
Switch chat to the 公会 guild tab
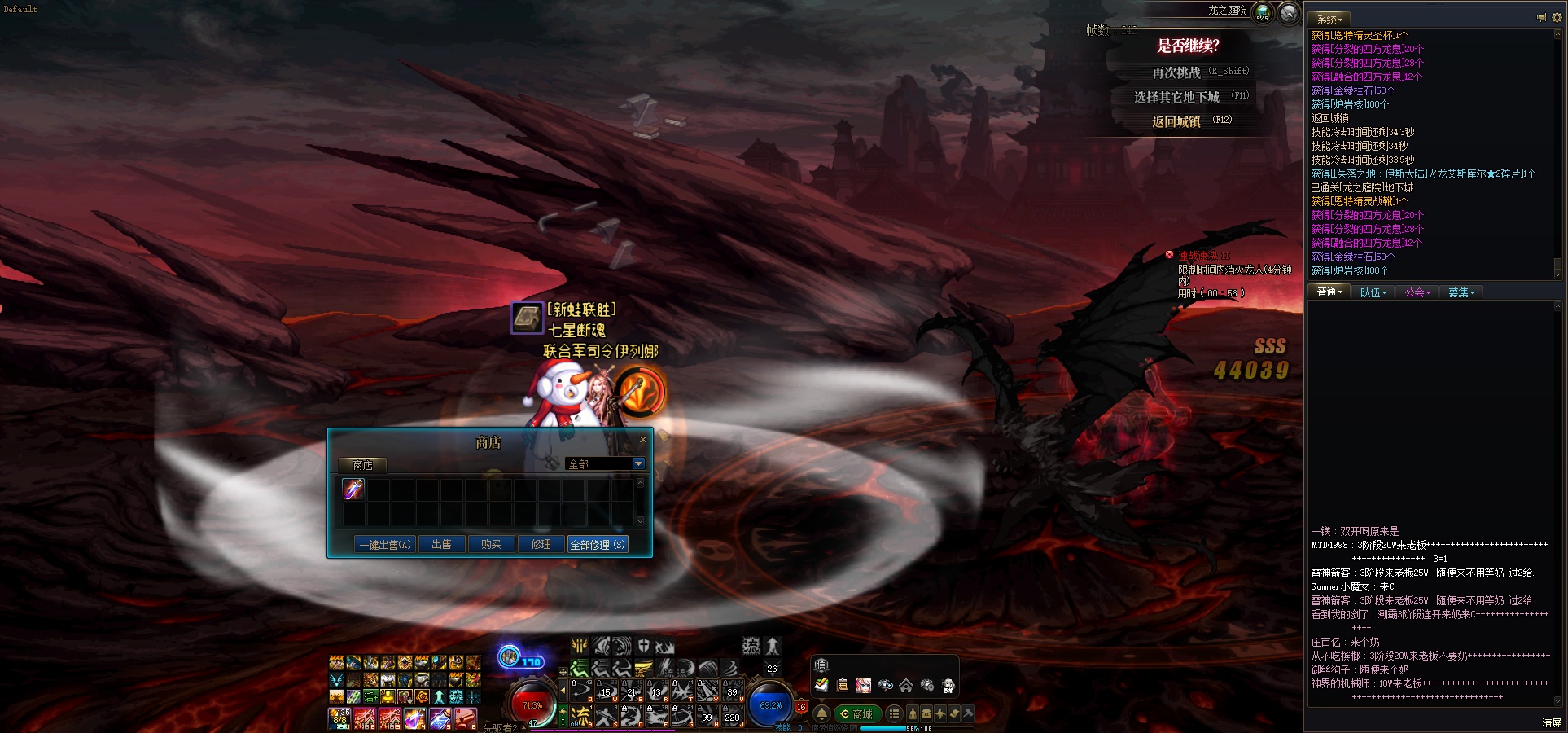(1417, 292)
